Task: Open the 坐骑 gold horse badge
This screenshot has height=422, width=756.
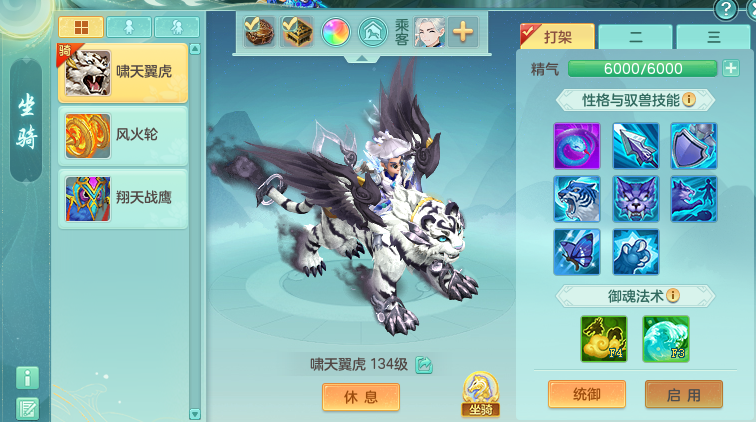Action: [x=481, y=394]
